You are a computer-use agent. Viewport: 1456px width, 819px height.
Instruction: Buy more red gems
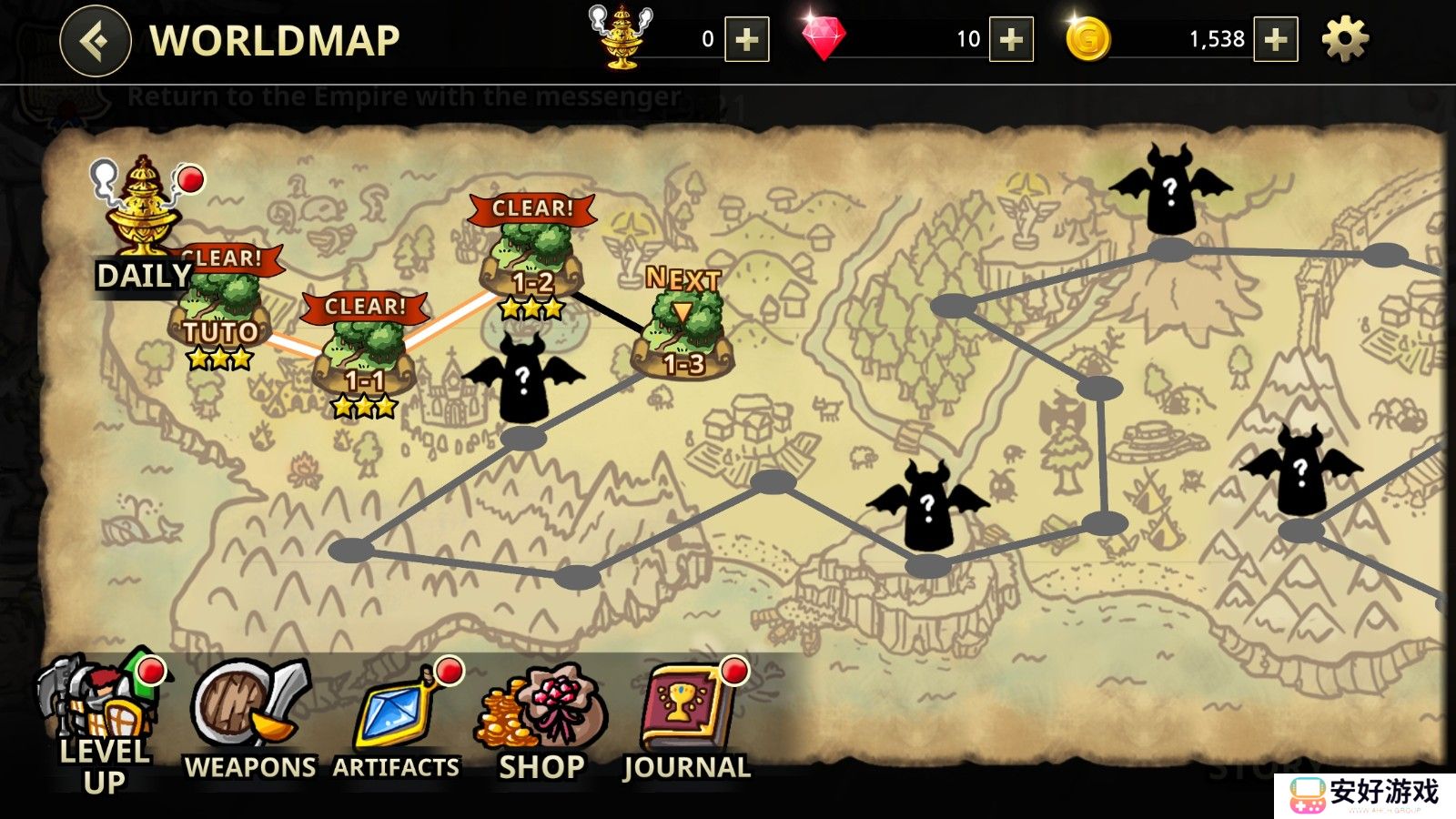tap(1011, 40)
